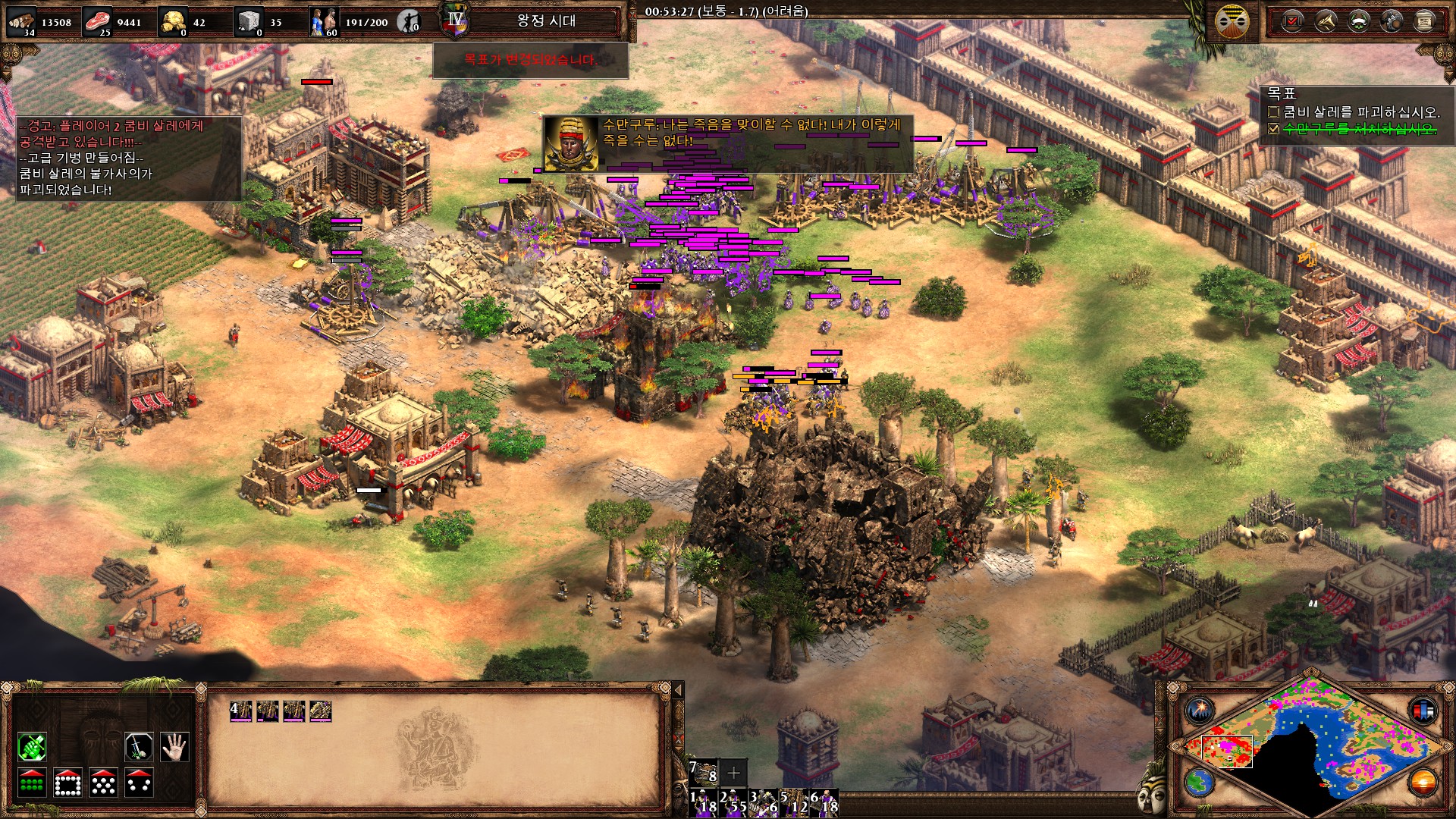Choose the staggered formation

click(x=103, y=783)
